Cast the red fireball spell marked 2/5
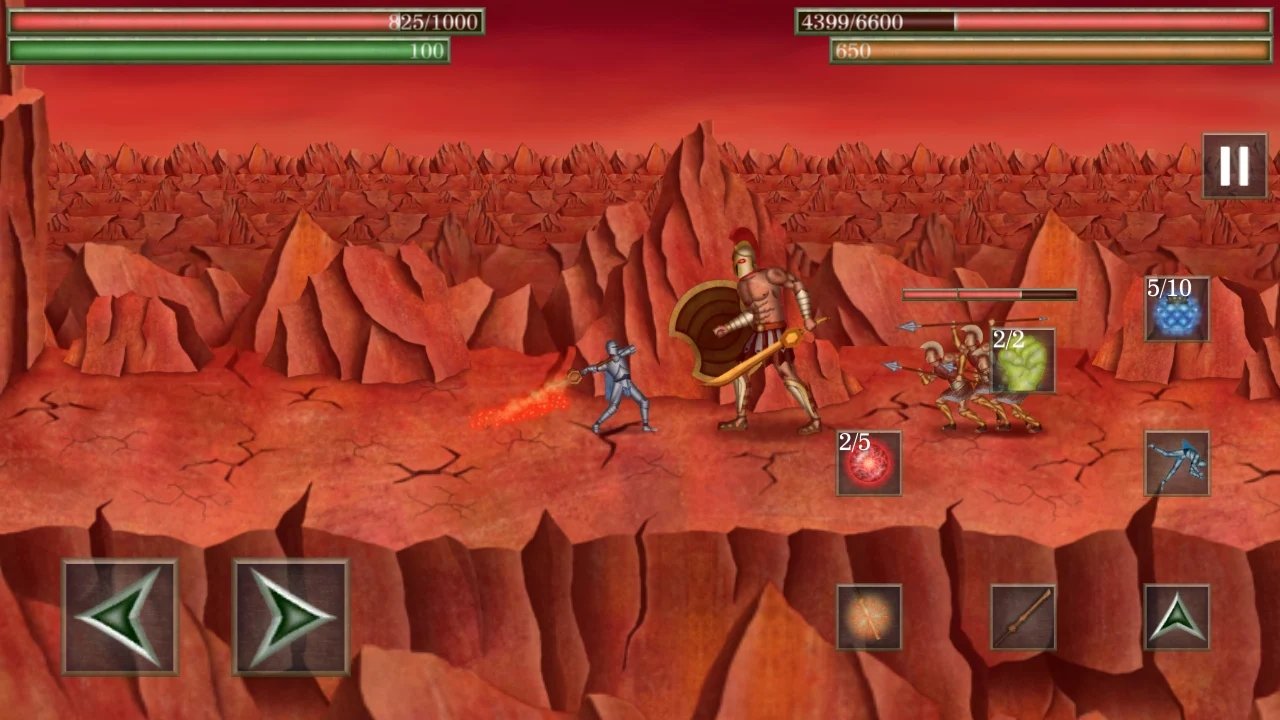This screenshot has height=720, width=1280. point(868,465)
